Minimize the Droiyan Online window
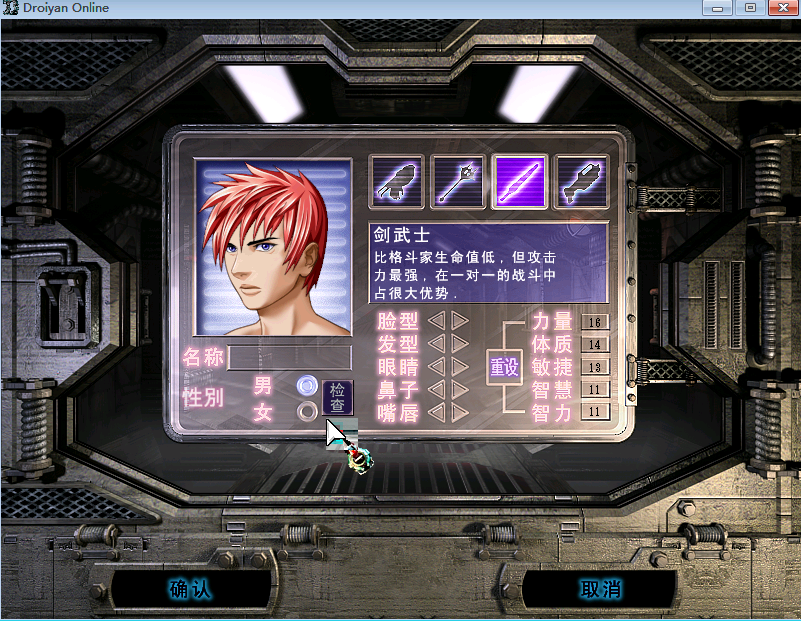The image size is (801, 621). [716, 8]
